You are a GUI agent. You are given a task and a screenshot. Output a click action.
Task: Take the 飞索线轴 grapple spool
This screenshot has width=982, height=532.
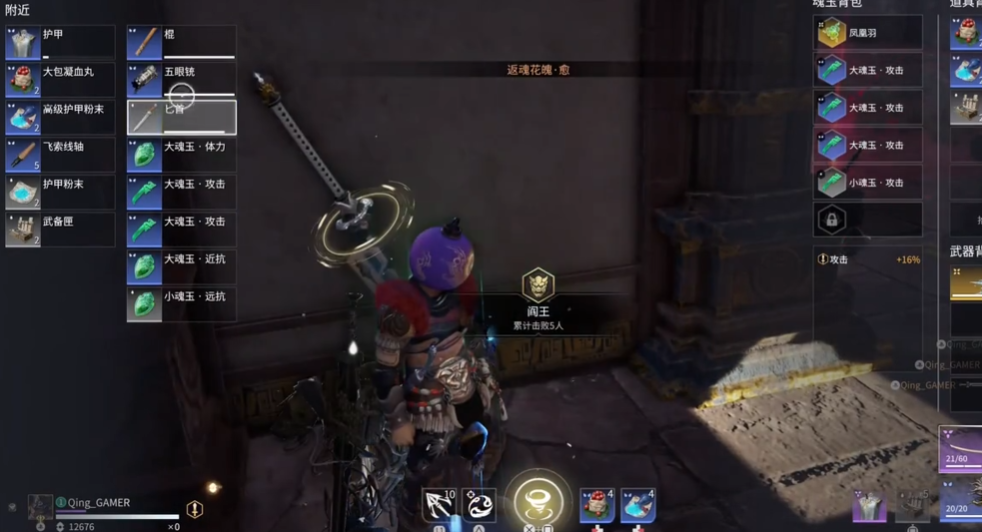60,155
